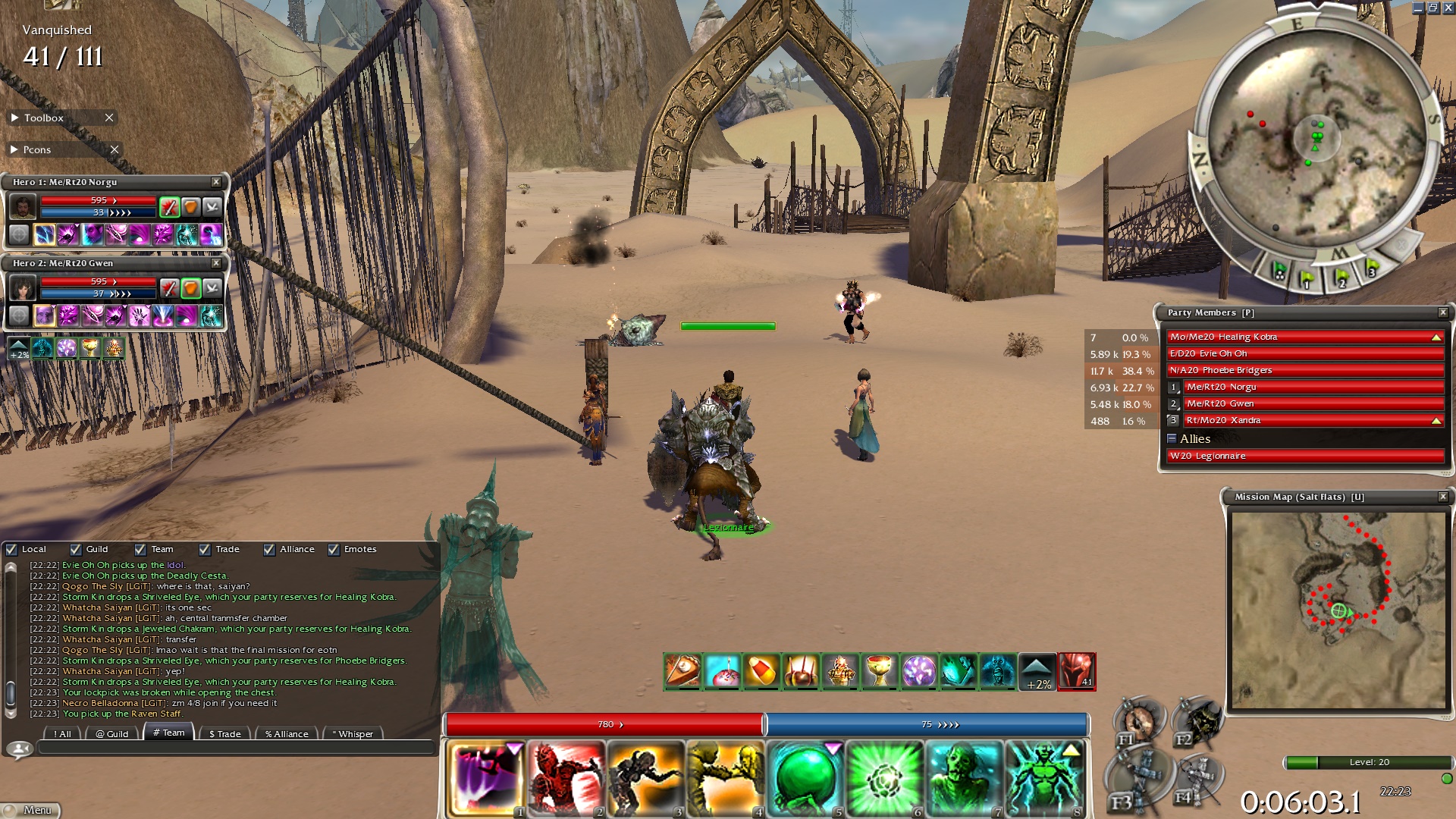Close the Hero 1 Norgu panel
1456x819 pixels.
[216, 182]
